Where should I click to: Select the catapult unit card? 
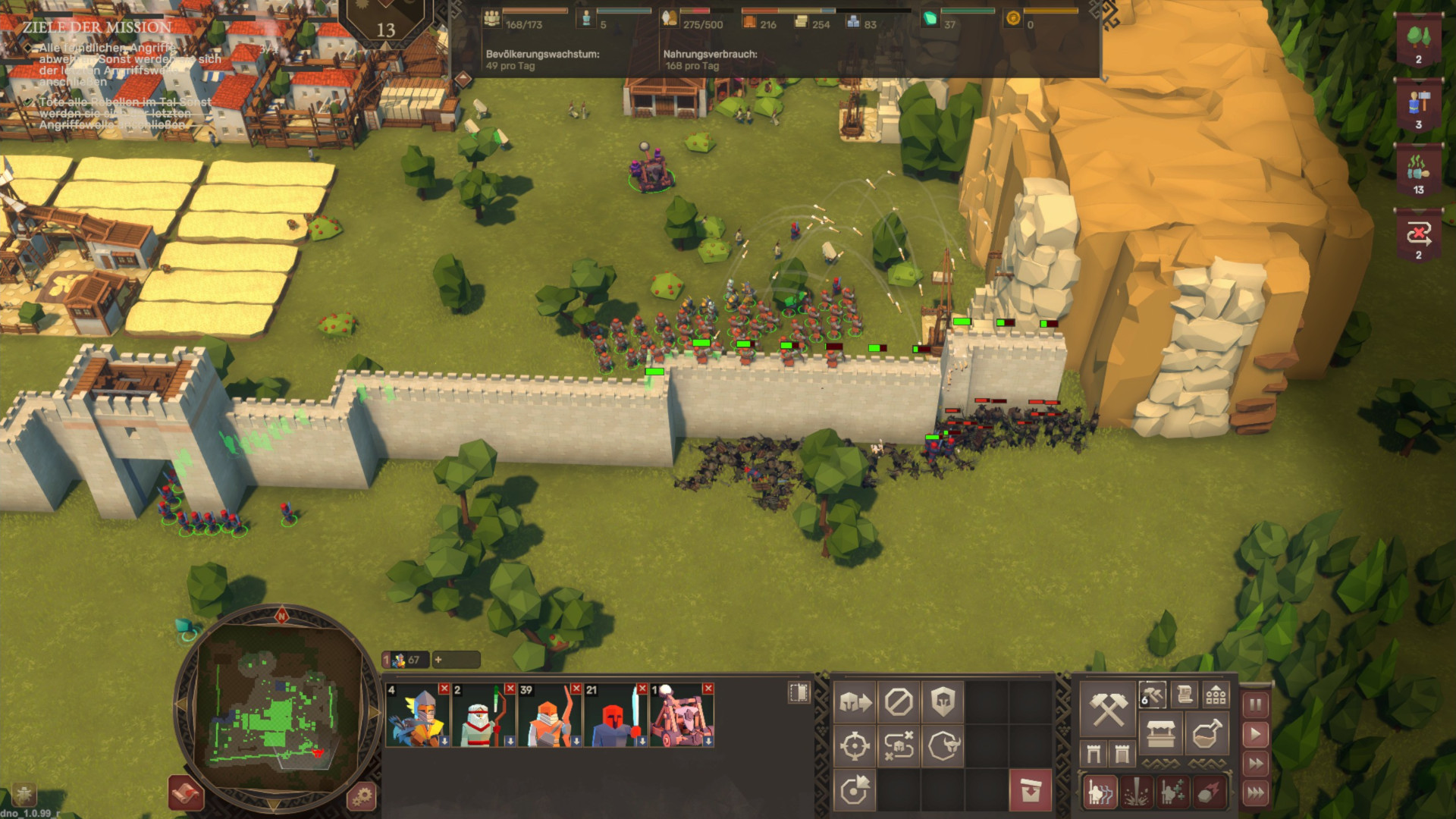682,716
